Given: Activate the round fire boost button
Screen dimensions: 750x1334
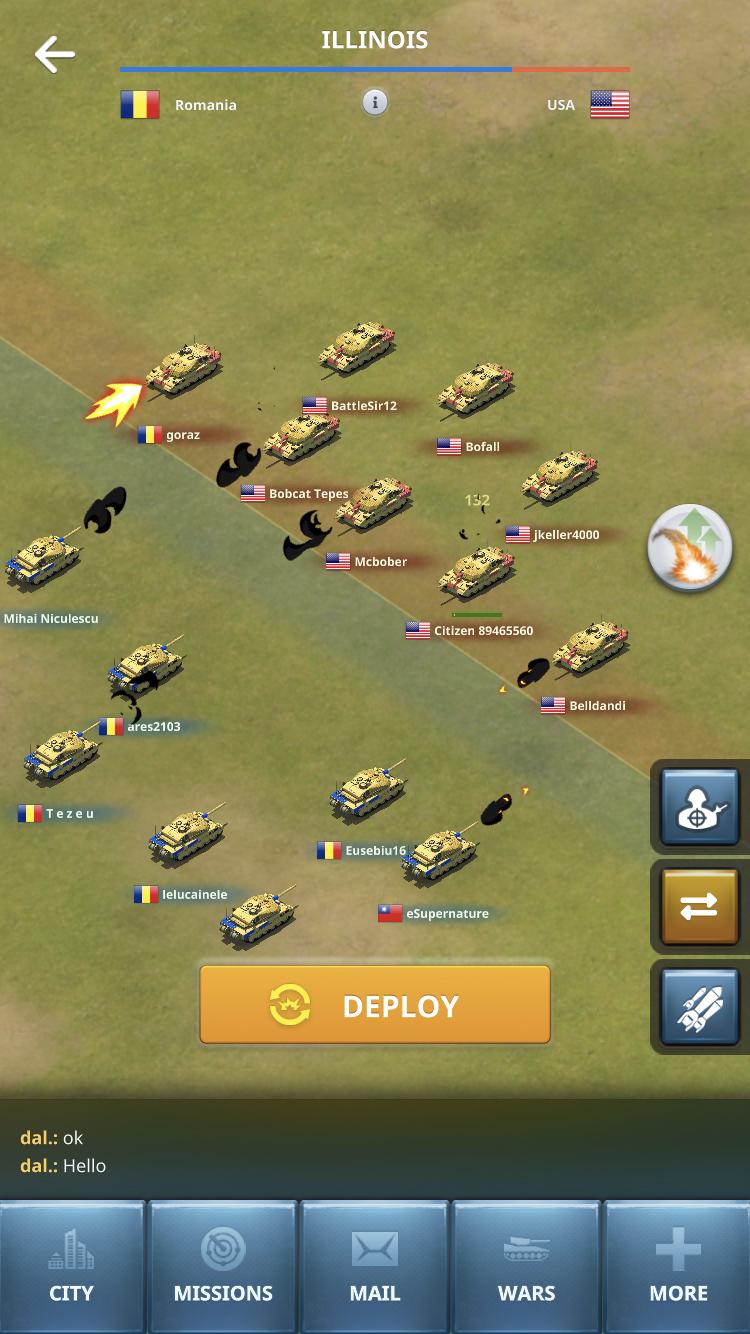Looking at the screenshot, I should point(690,548).
